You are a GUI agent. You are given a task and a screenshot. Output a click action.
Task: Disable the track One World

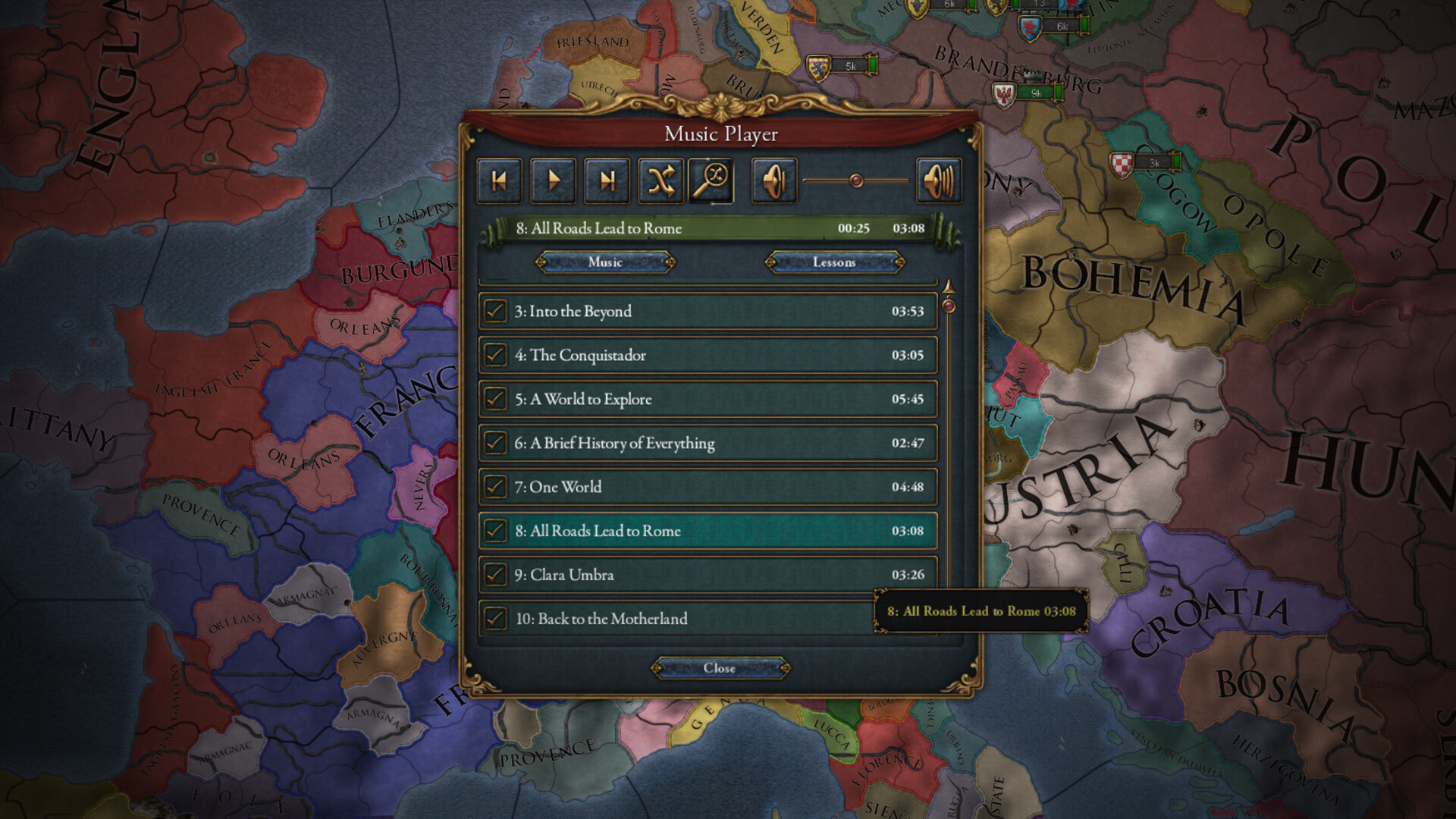[x=497, y=487]
